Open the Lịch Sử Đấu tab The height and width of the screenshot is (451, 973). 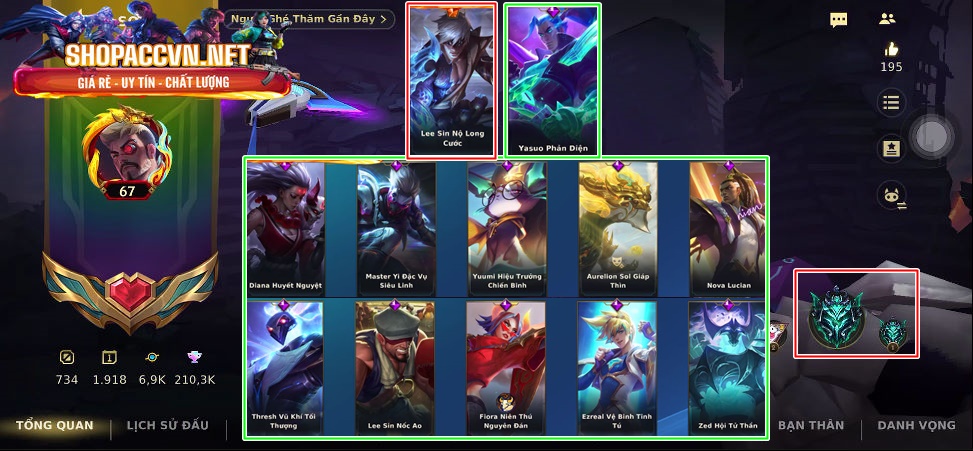click(x=167, y=426)
